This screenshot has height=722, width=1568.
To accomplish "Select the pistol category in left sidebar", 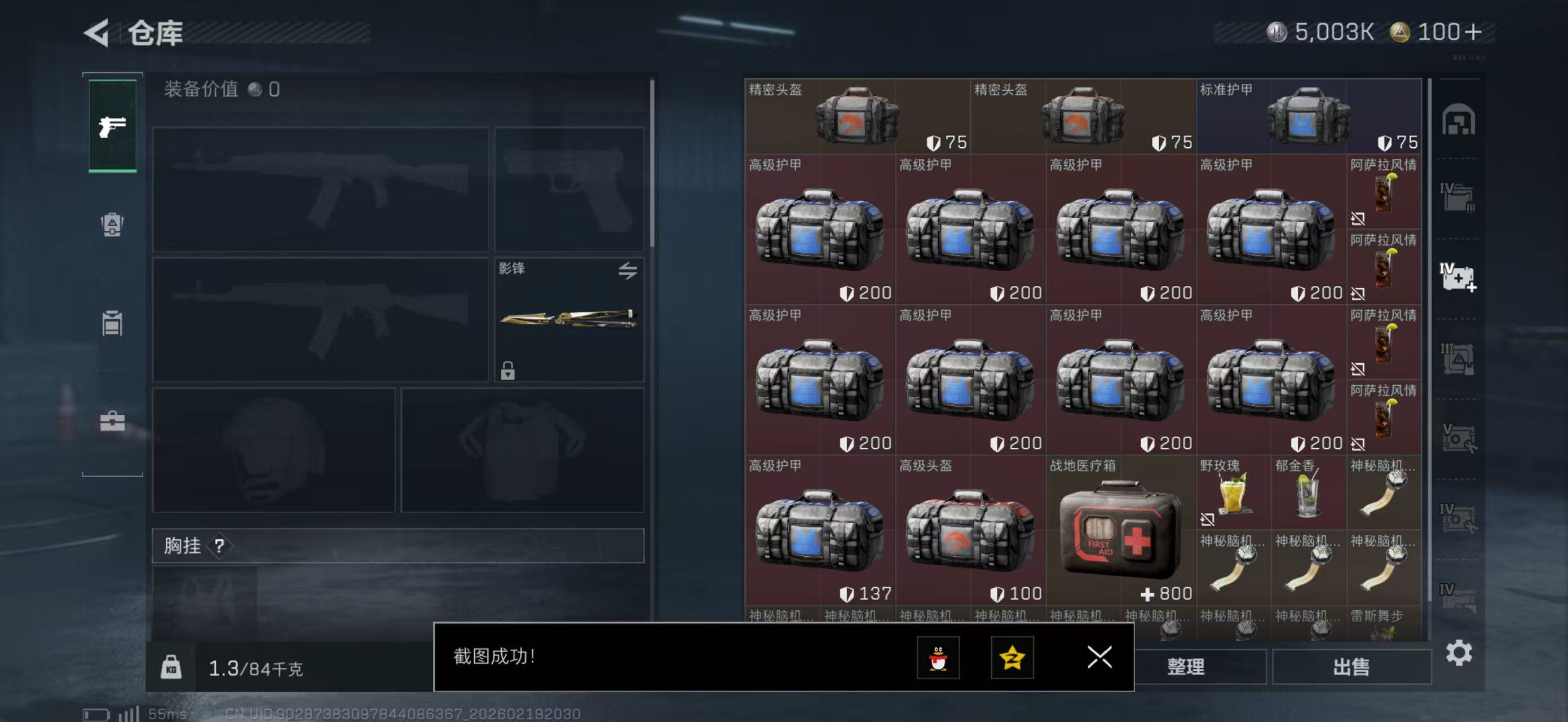I will coord(113,125).
